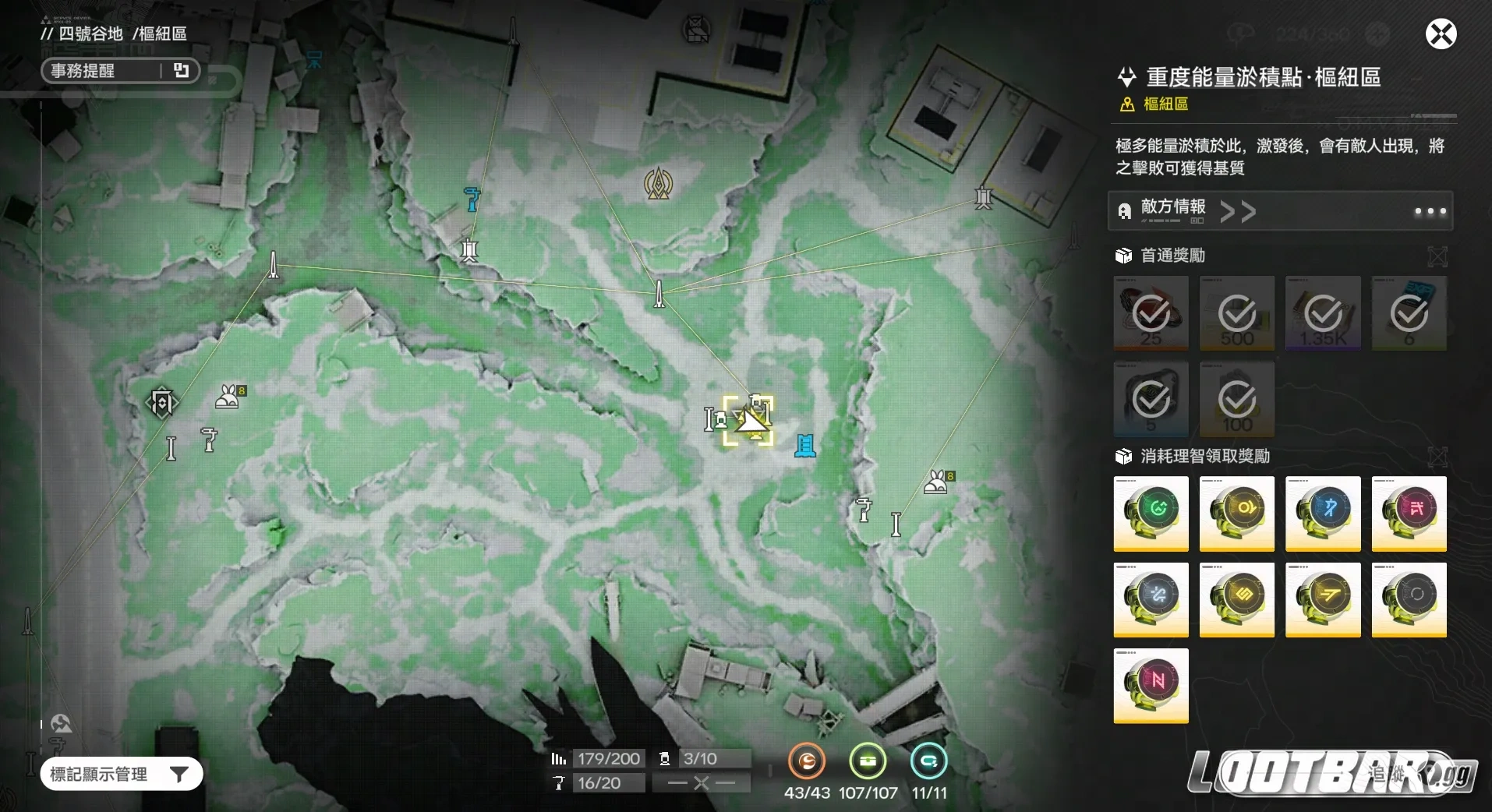1492x812 pixels.
Task: Select the green essence reward icon
Action: coord(1151,513)
